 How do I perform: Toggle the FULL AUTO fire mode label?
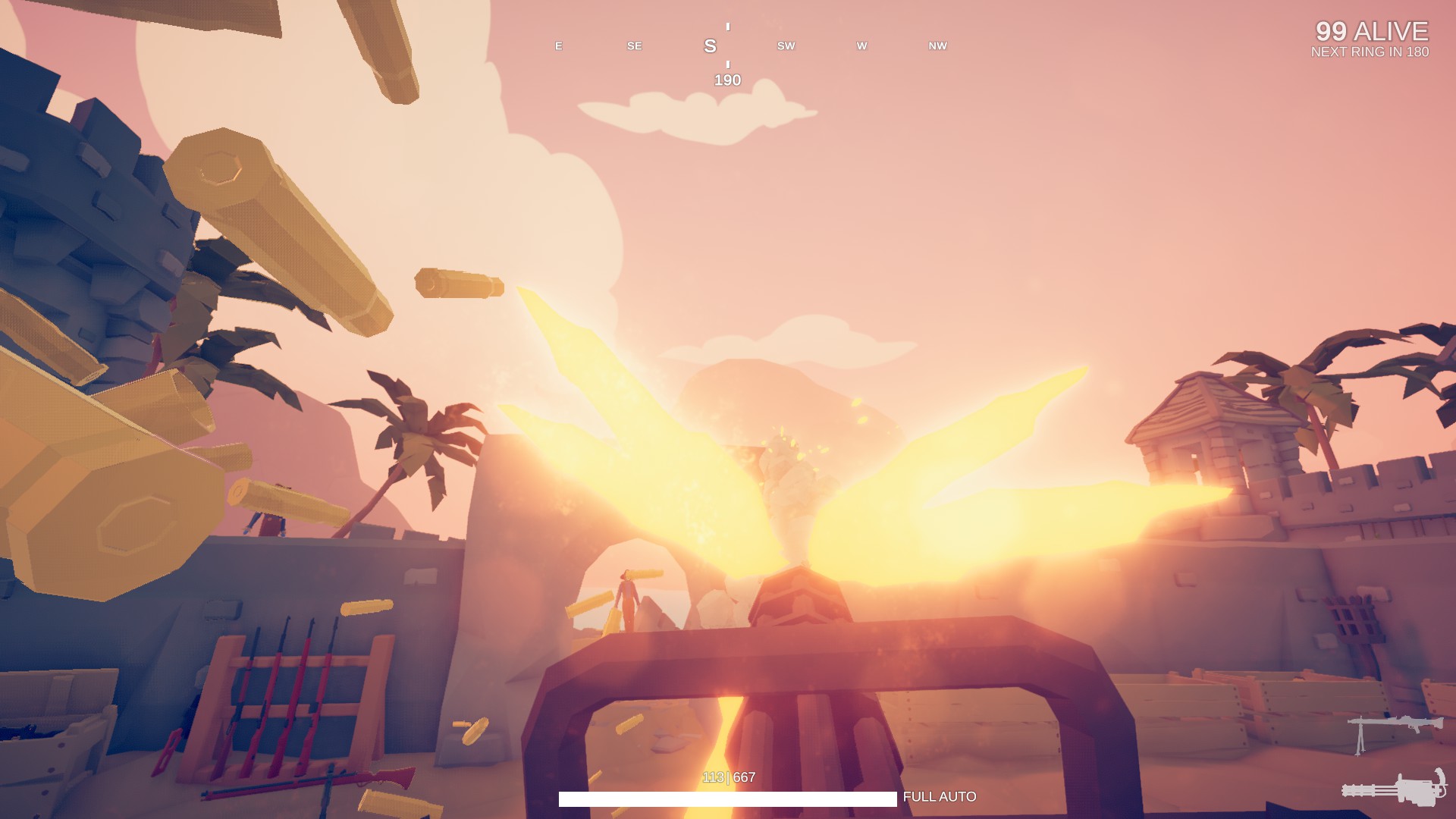click(940, 797)
